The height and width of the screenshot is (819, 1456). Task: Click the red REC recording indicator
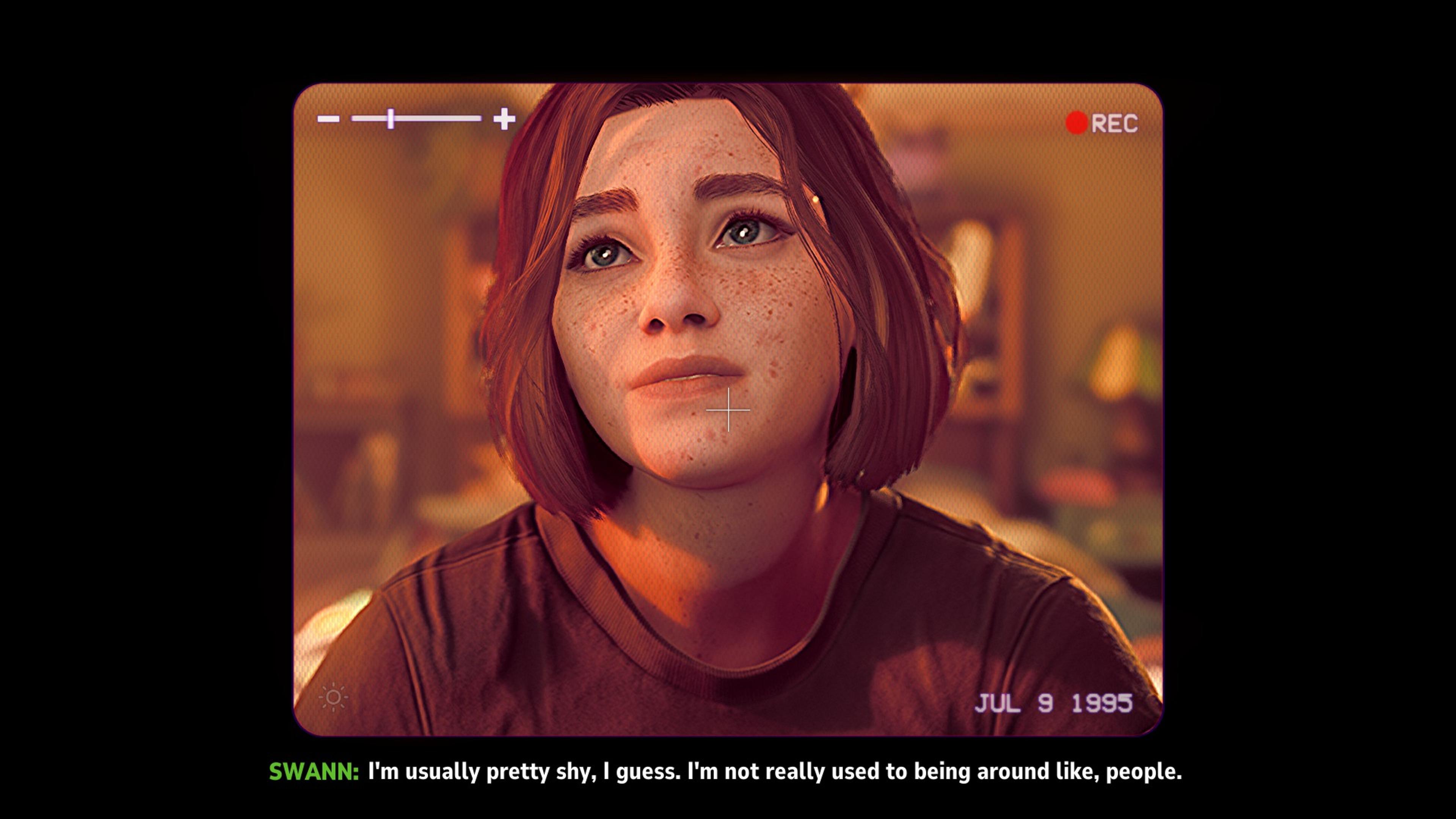[x=1077, y=123]
